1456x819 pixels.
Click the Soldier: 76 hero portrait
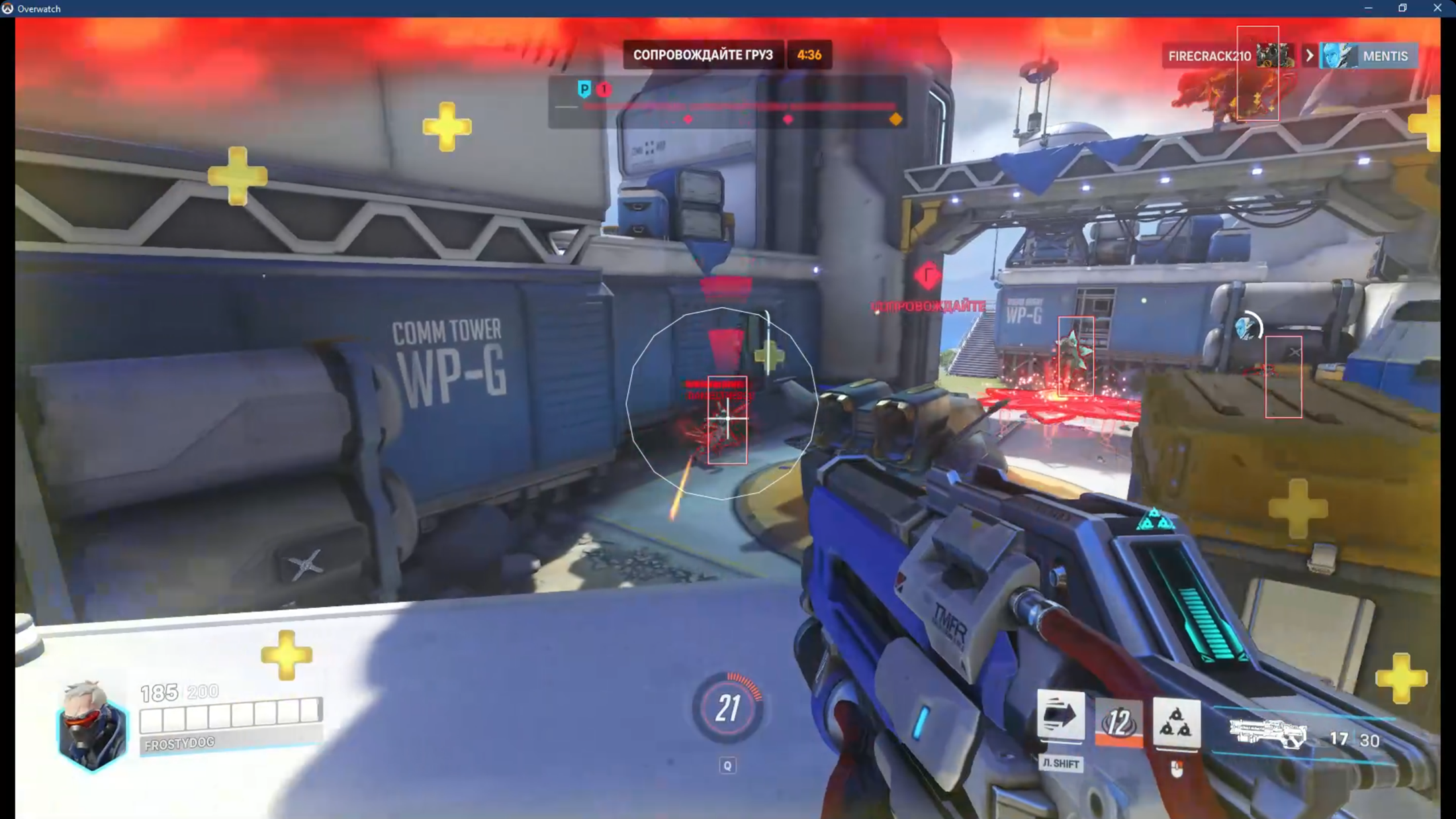click(92, 727)
